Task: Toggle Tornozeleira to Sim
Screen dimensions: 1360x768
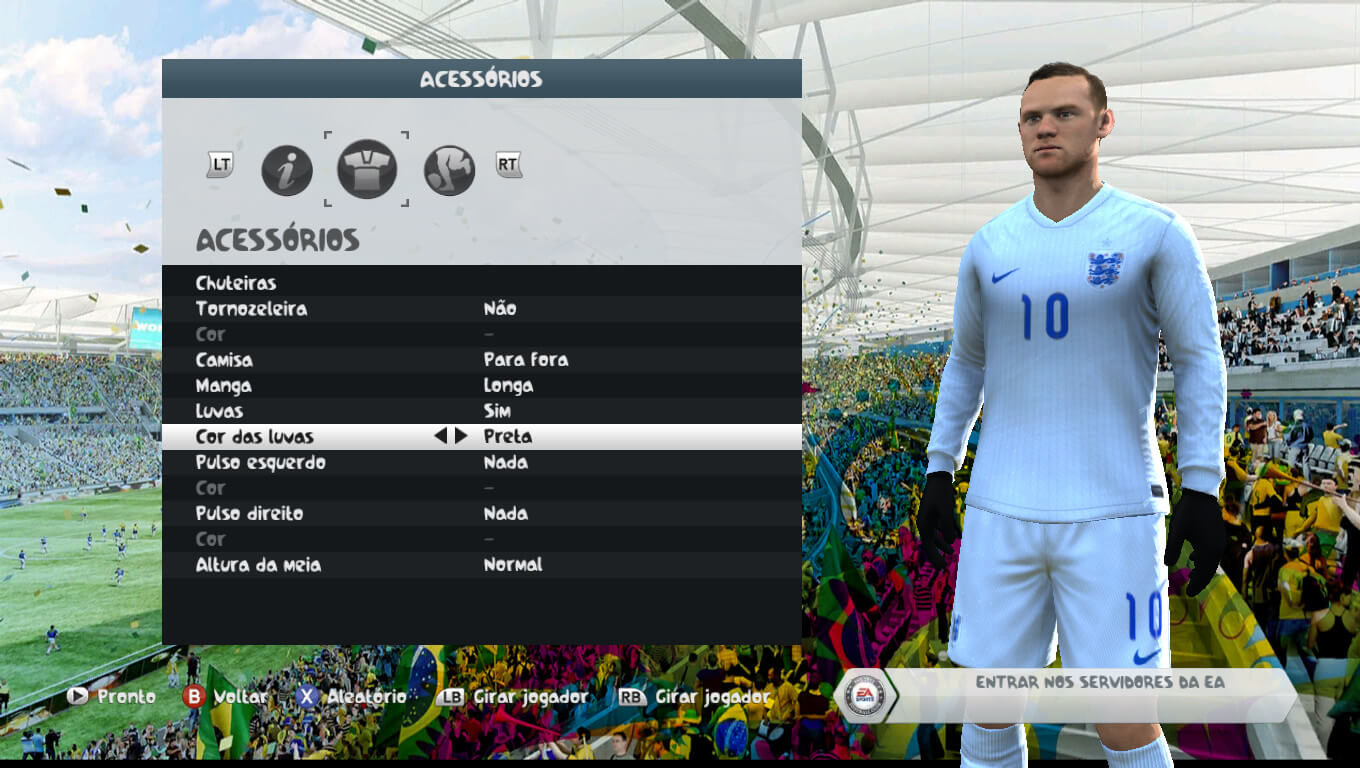Action: [x=500, y=308]
